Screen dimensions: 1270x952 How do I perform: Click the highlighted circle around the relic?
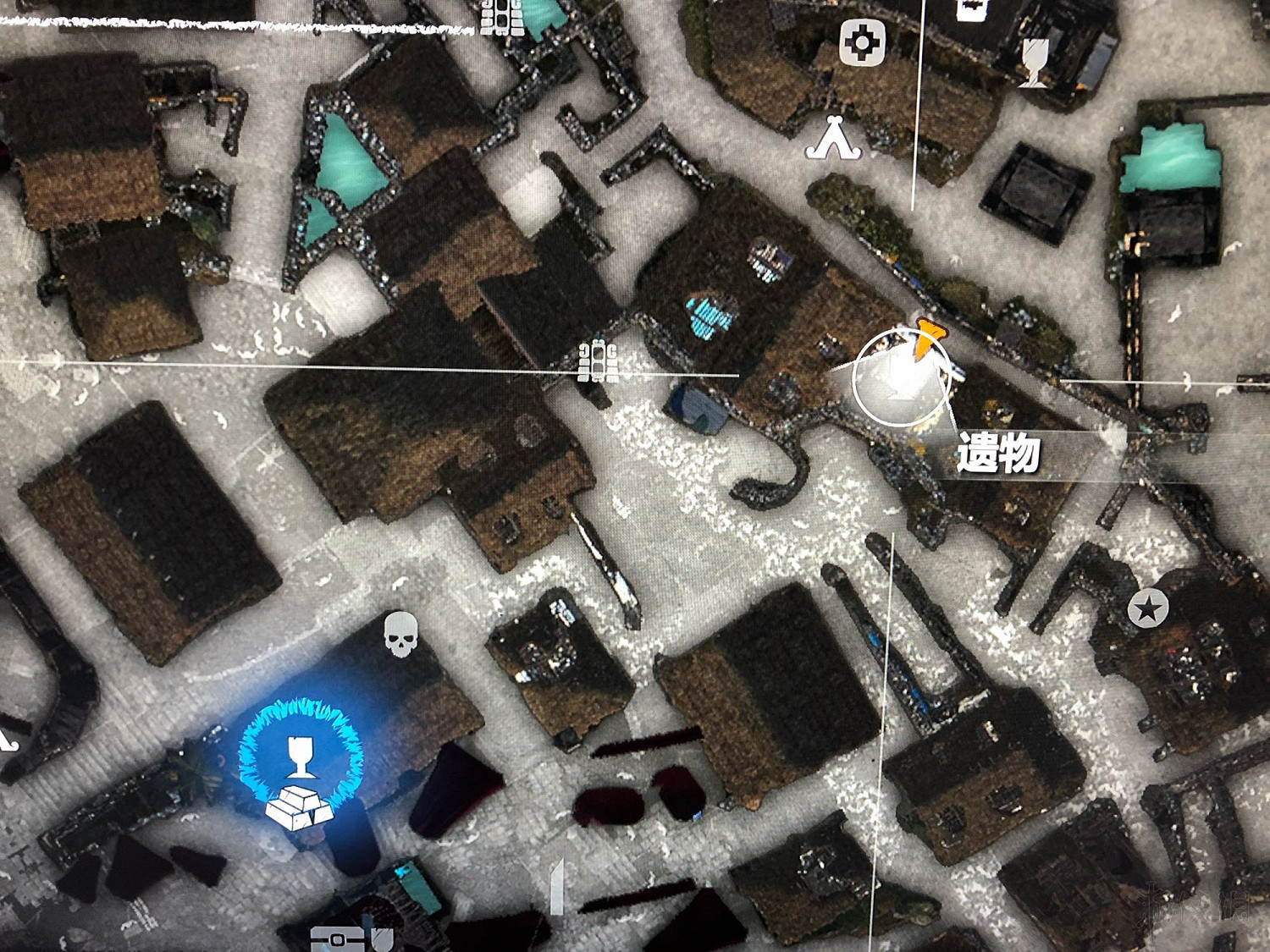(900, 381)
